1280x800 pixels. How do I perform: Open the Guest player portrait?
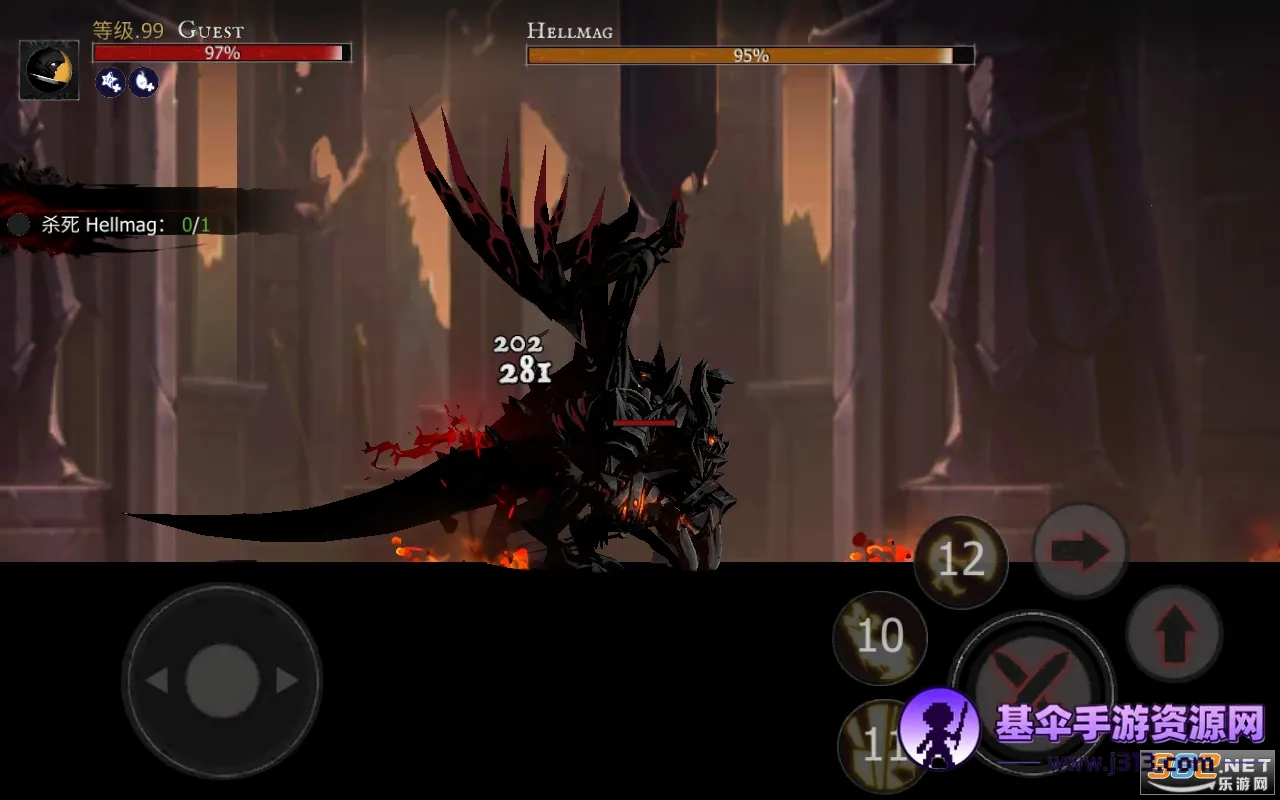pyautogui.click(x=49, y=70)
